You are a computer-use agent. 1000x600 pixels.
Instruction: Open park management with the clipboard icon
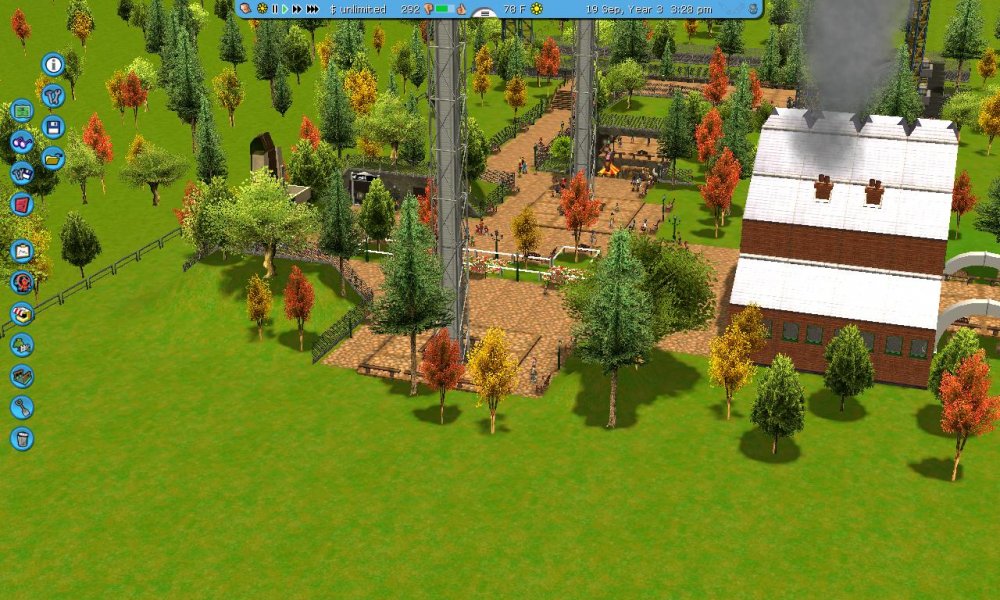coord(22,251)
